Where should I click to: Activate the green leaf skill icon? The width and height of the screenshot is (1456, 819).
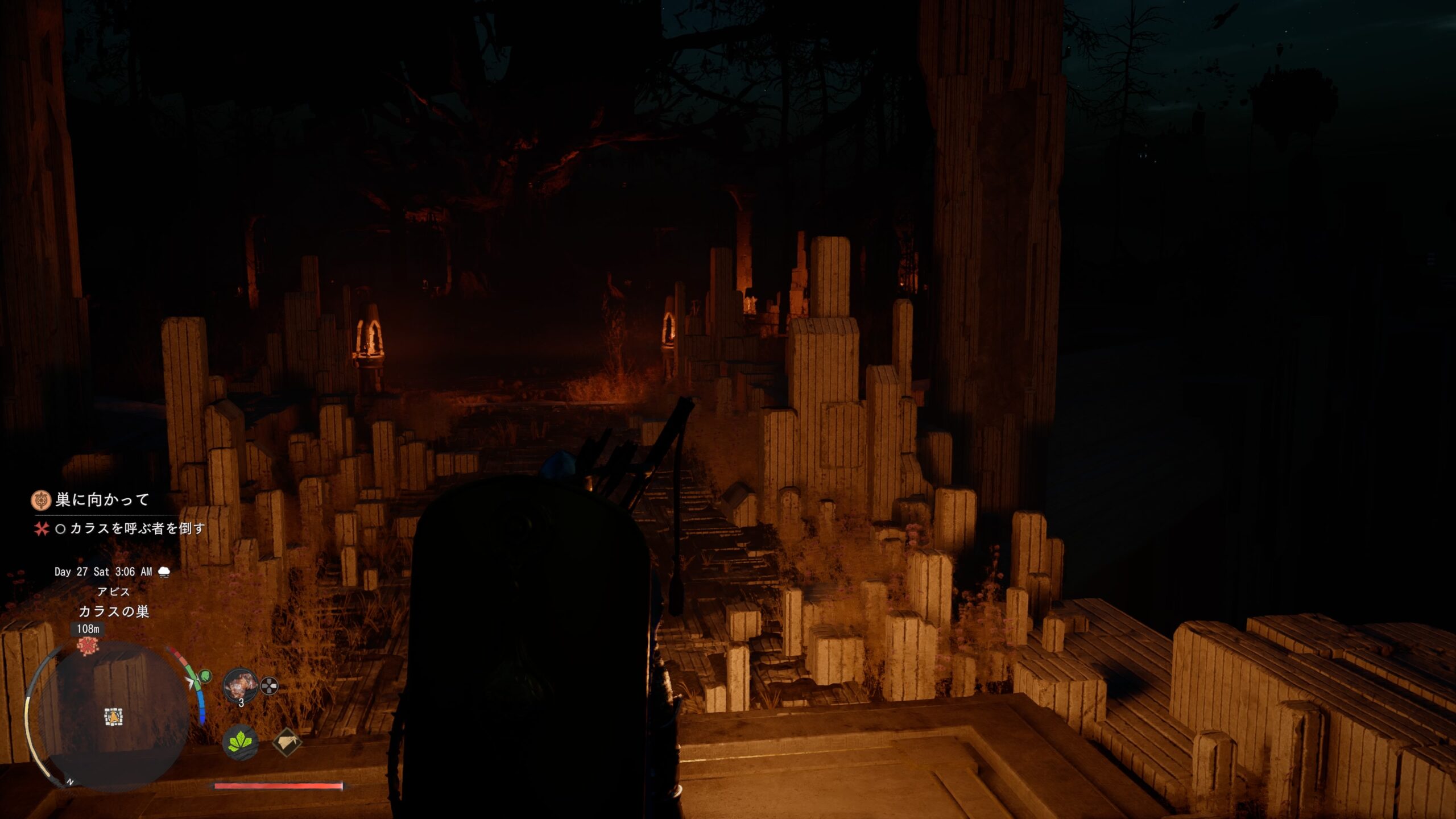click(240, 742)
